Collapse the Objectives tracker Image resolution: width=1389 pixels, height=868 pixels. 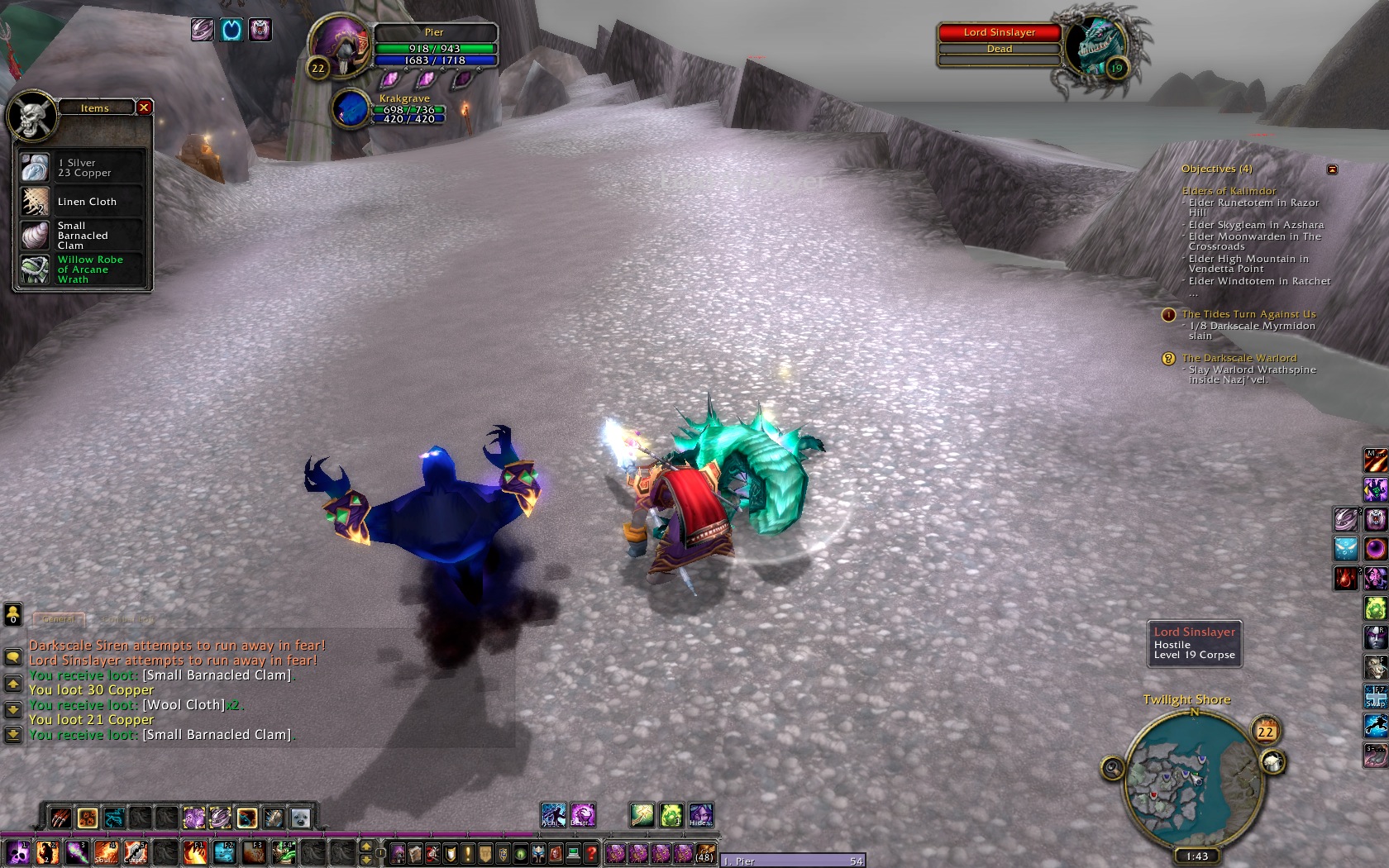point(1332,169)
